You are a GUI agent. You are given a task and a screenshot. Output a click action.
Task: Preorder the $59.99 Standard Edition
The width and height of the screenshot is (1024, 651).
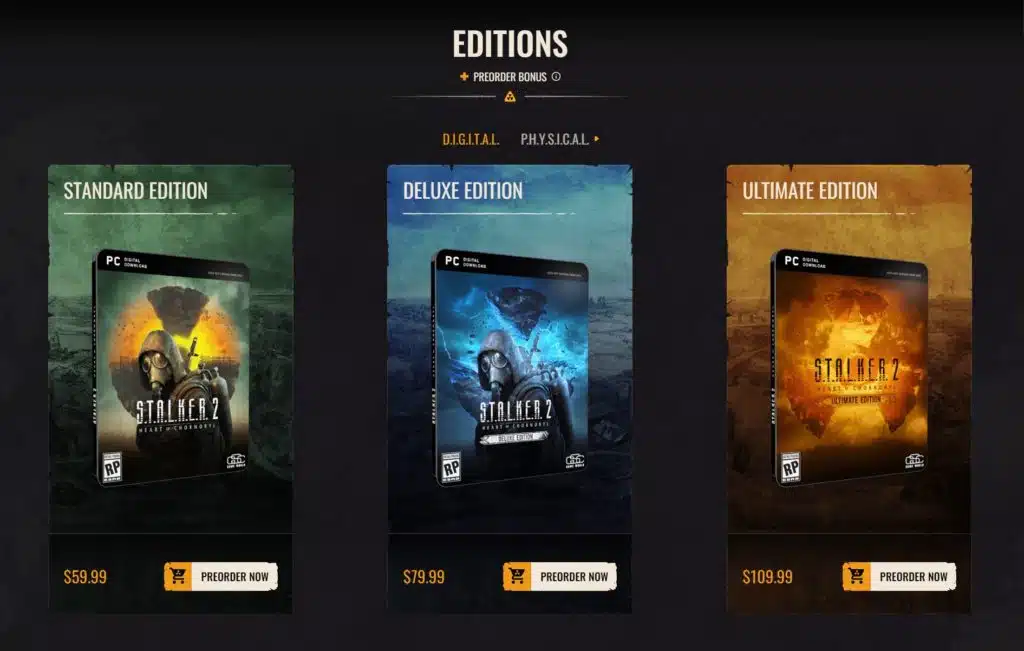pos(221,576)
